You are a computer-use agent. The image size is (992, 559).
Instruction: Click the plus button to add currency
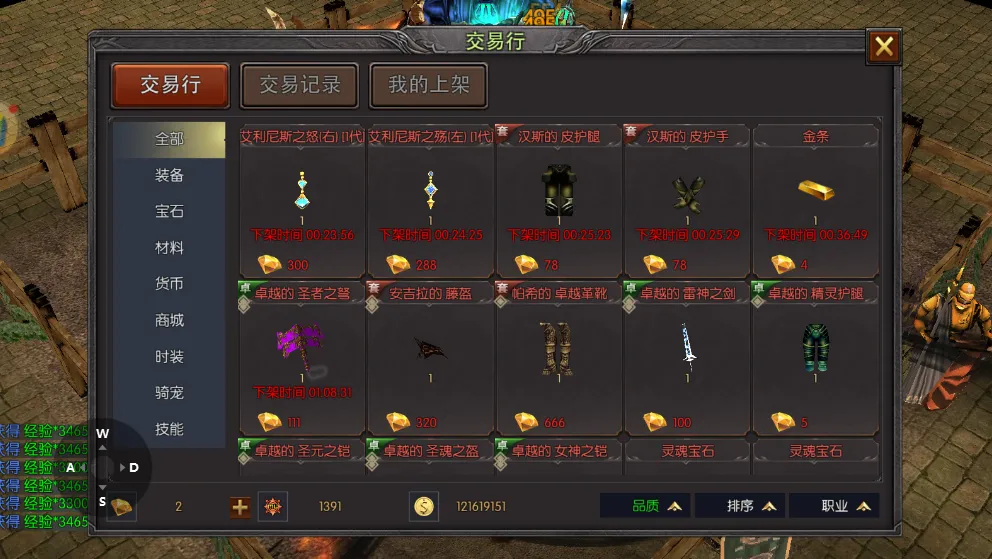click(240, 507)
